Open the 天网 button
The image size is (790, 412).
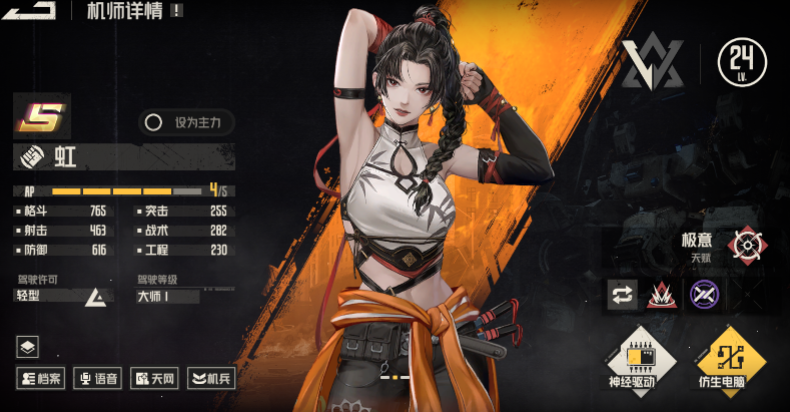coord(154,378)
